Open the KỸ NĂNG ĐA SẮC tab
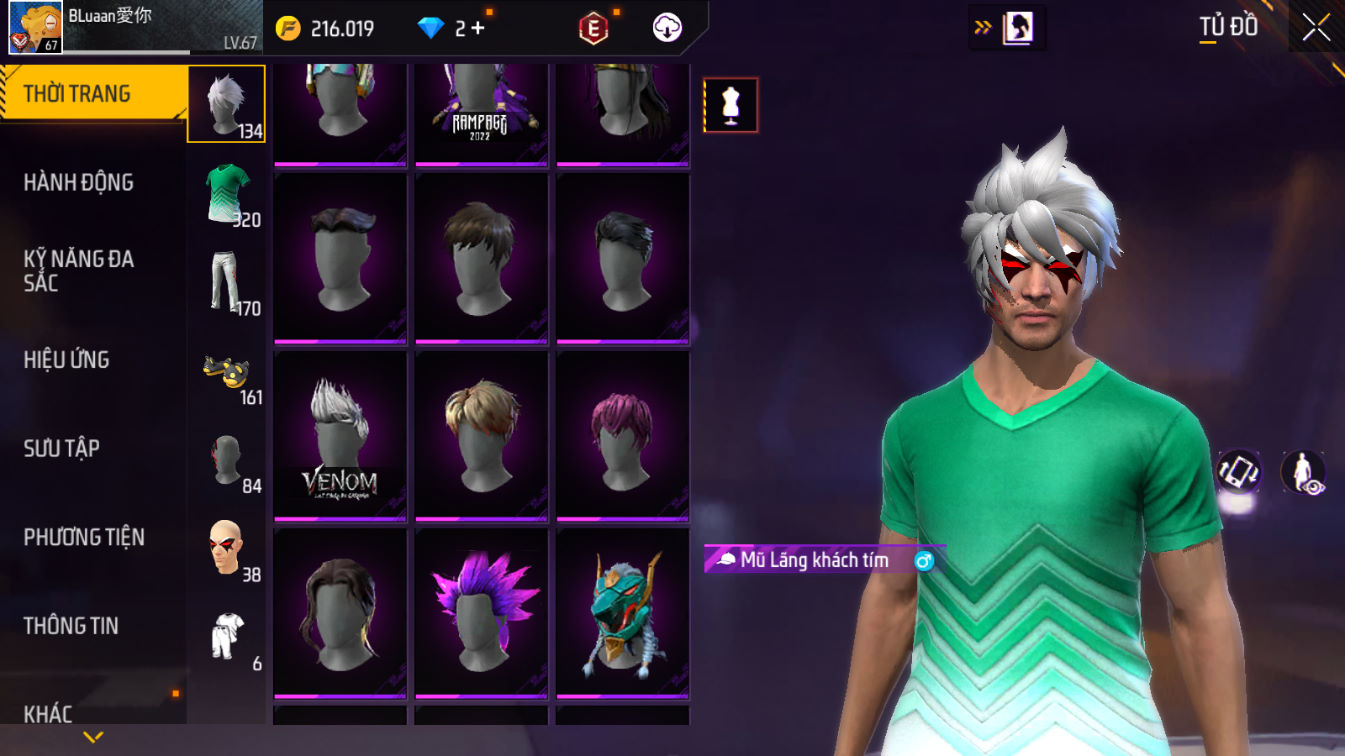Viewport: 1345px width, 756px height. pos(79,271)
